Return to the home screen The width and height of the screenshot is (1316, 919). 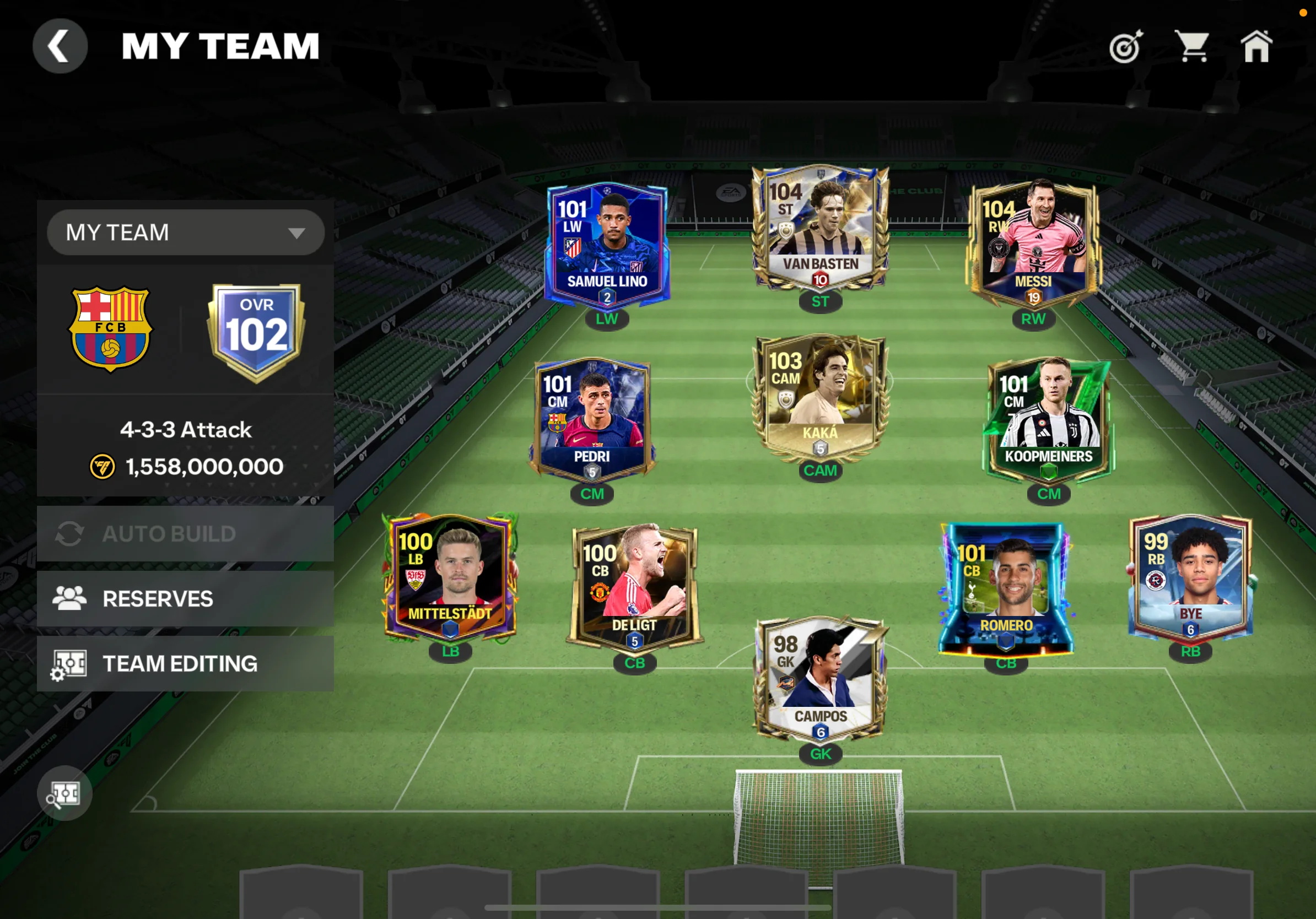click(1256, 46)
